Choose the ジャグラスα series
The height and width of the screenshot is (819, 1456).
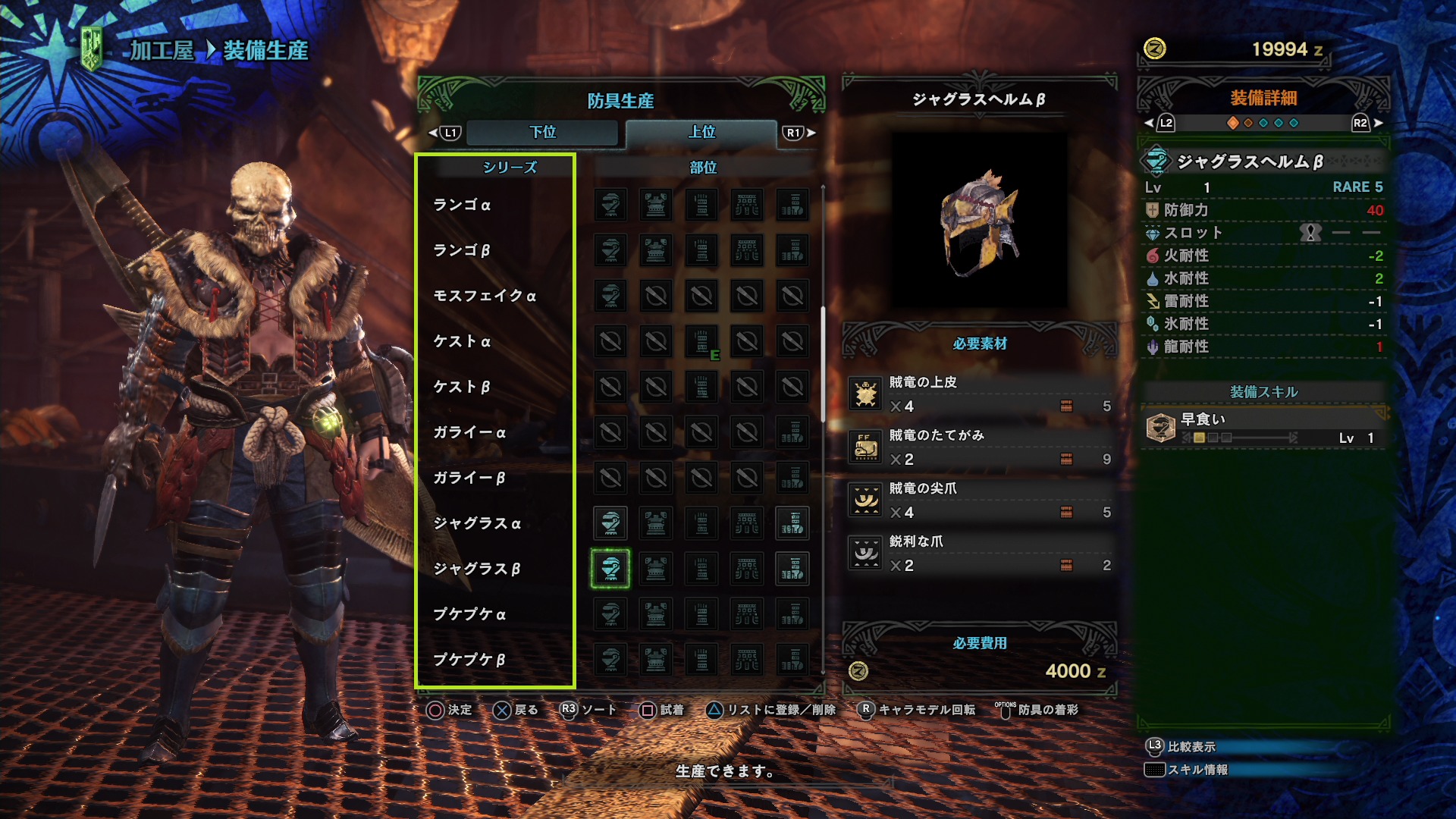[477, 523]
